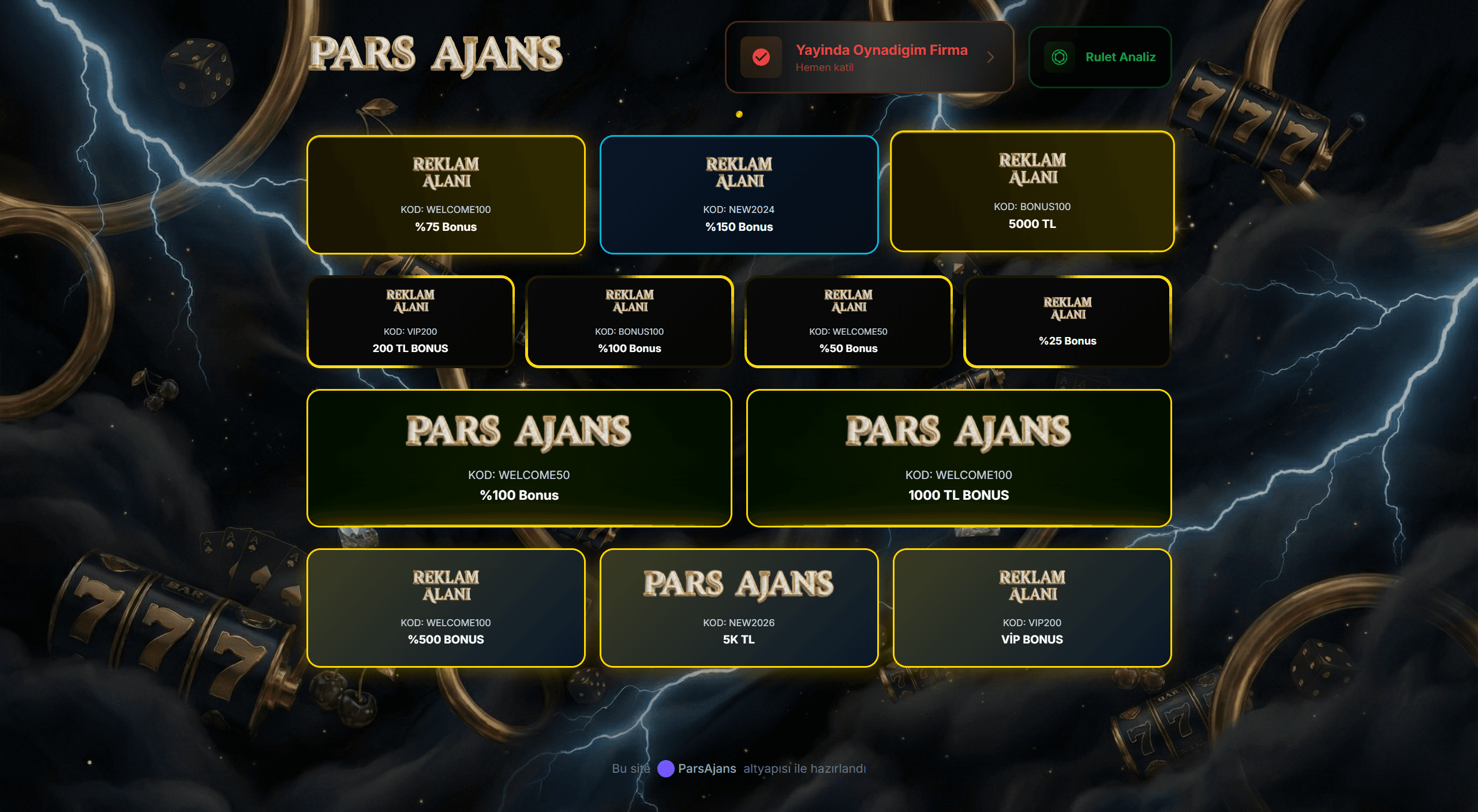Select the VIP200 VİP BONUS card at bottom right
This screenshot has height=812, width=1478.
click(1031, 607)
